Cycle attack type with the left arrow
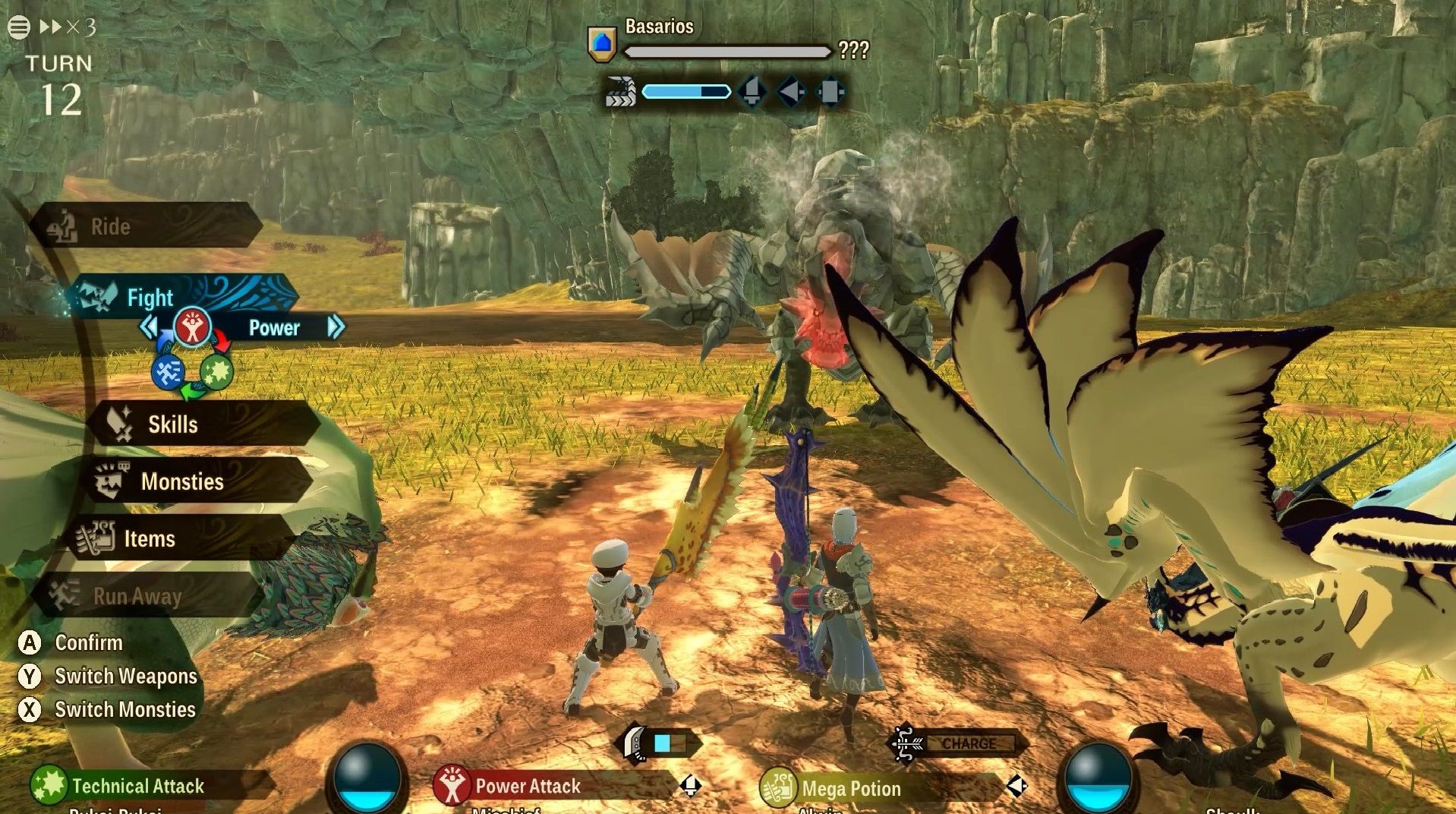 [149, 327]
